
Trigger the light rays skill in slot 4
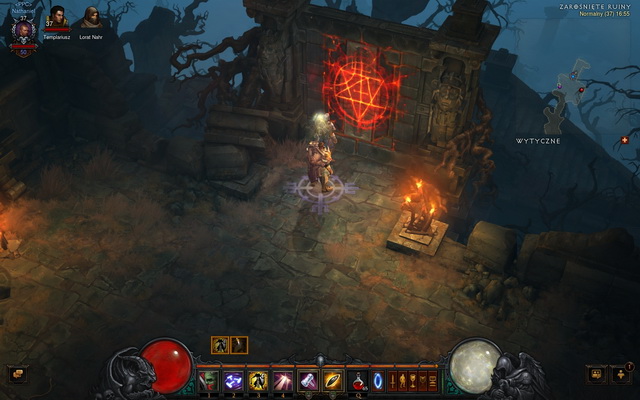[283, 380]
